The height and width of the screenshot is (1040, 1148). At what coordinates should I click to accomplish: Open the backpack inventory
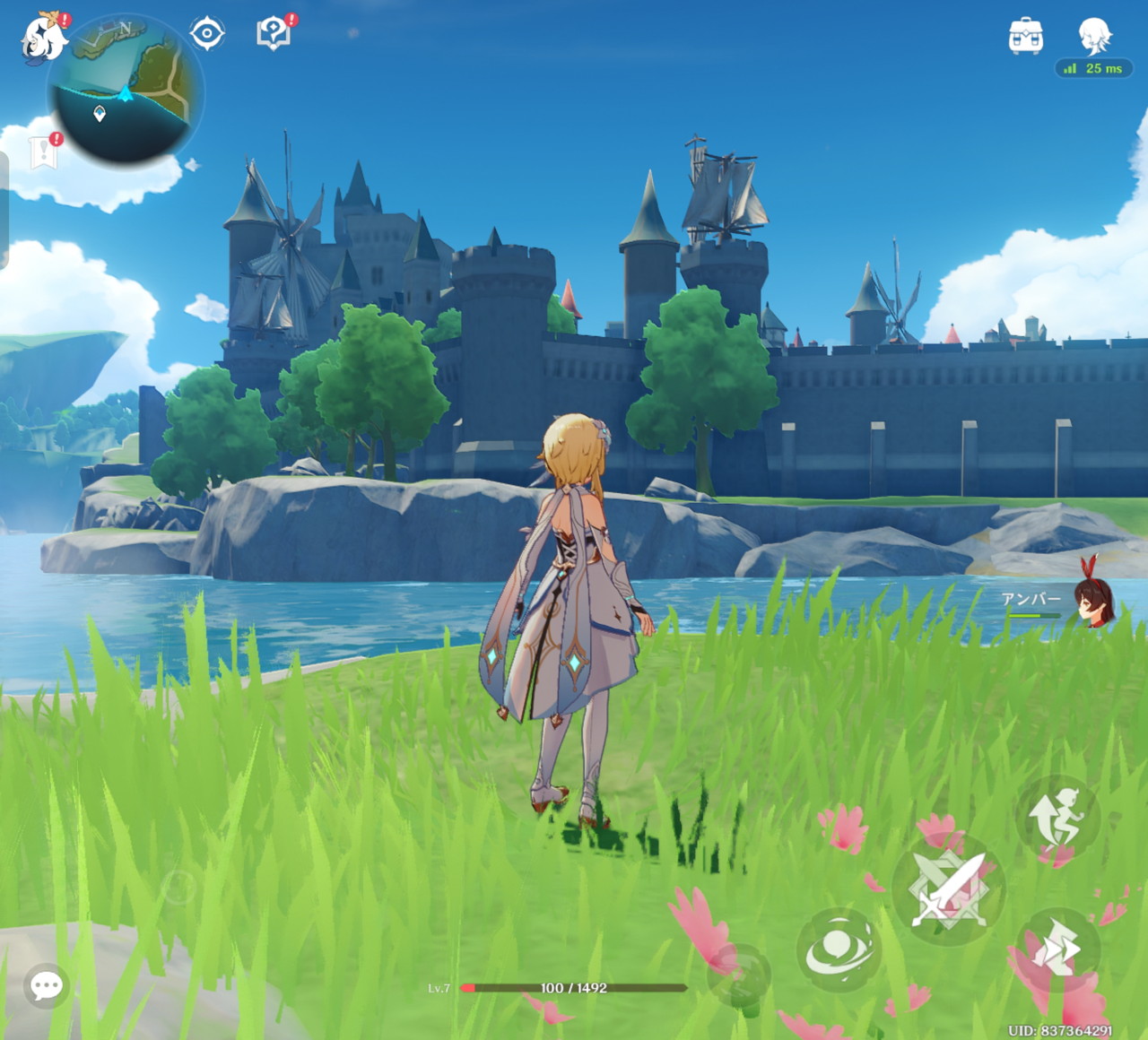coord(1025,36)
